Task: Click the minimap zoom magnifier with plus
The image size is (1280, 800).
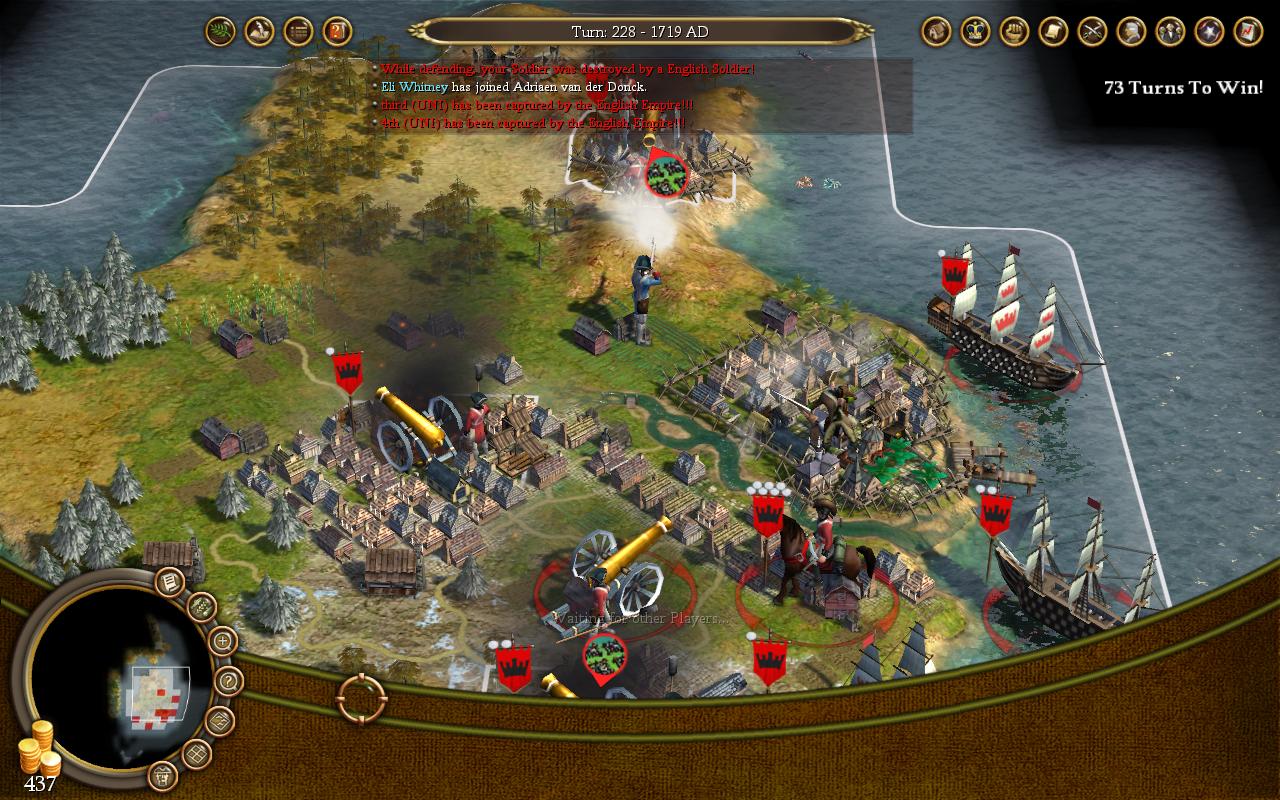Action: pos(222,641)
